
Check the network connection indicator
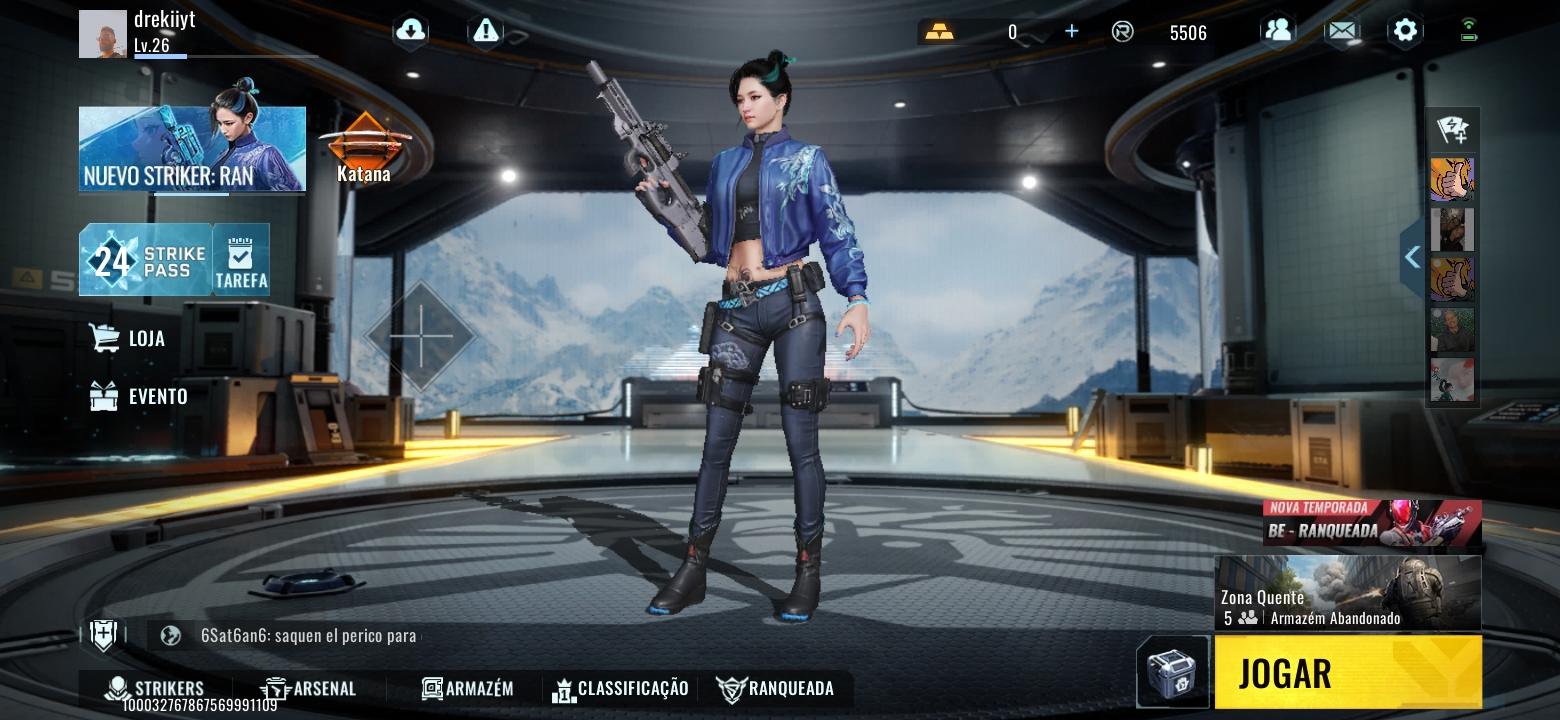[x=1467, y=31]
